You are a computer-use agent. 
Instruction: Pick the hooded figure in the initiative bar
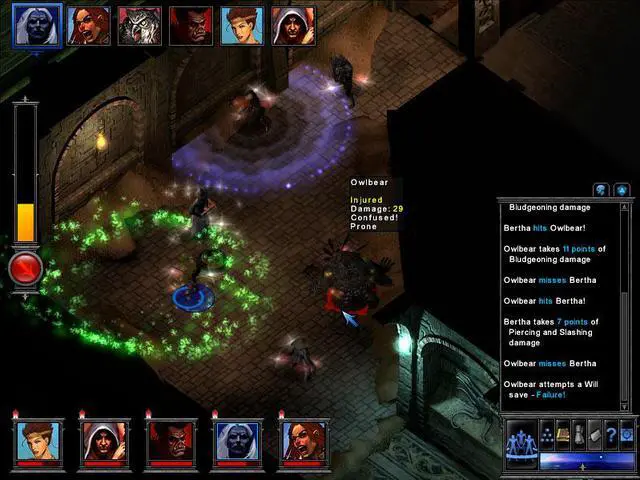click(x=292, y=26)
